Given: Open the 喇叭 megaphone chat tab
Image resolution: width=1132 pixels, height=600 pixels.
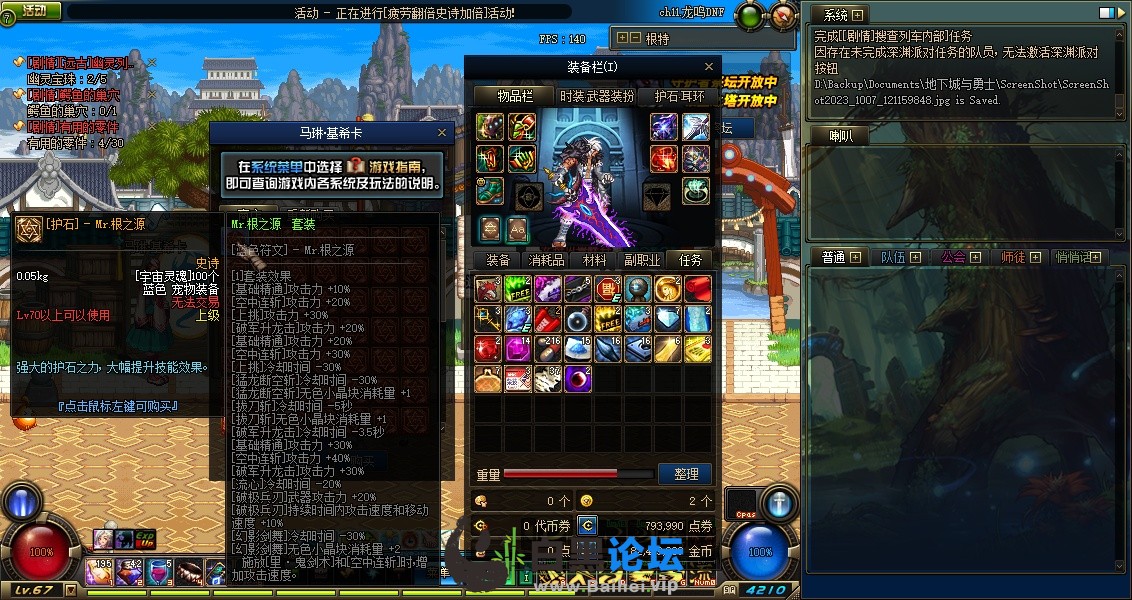Looking at the screenshot, I should (x=841, y=136).
